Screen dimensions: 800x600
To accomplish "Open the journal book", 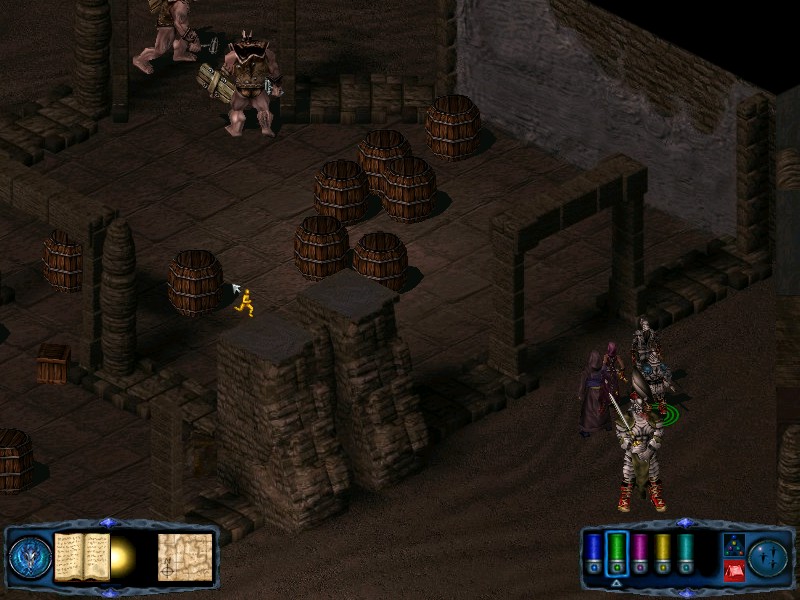I will 82,556.
